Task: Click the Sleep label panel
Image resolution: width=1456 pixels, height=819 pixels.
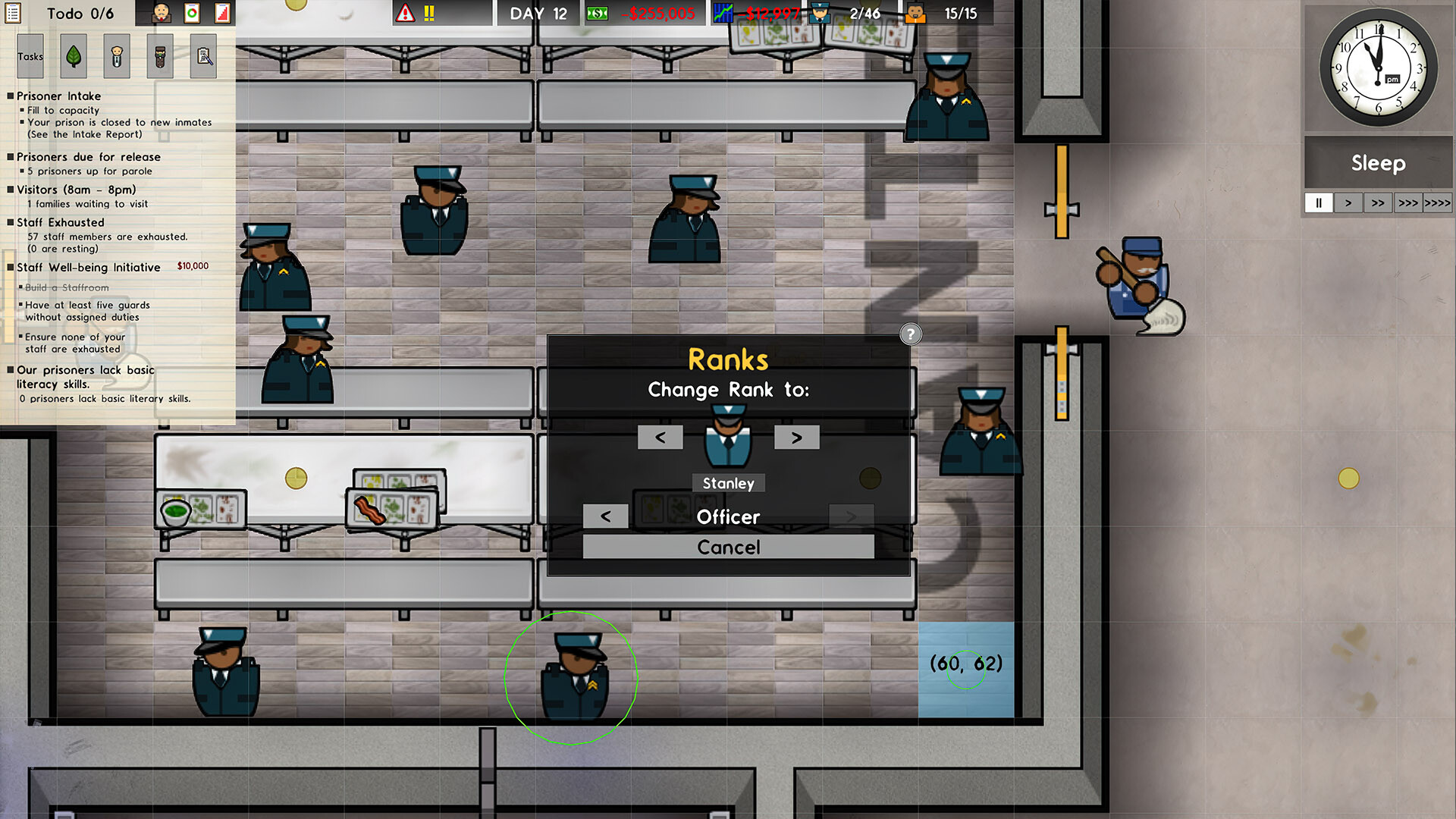Action: coord(1377,163)
